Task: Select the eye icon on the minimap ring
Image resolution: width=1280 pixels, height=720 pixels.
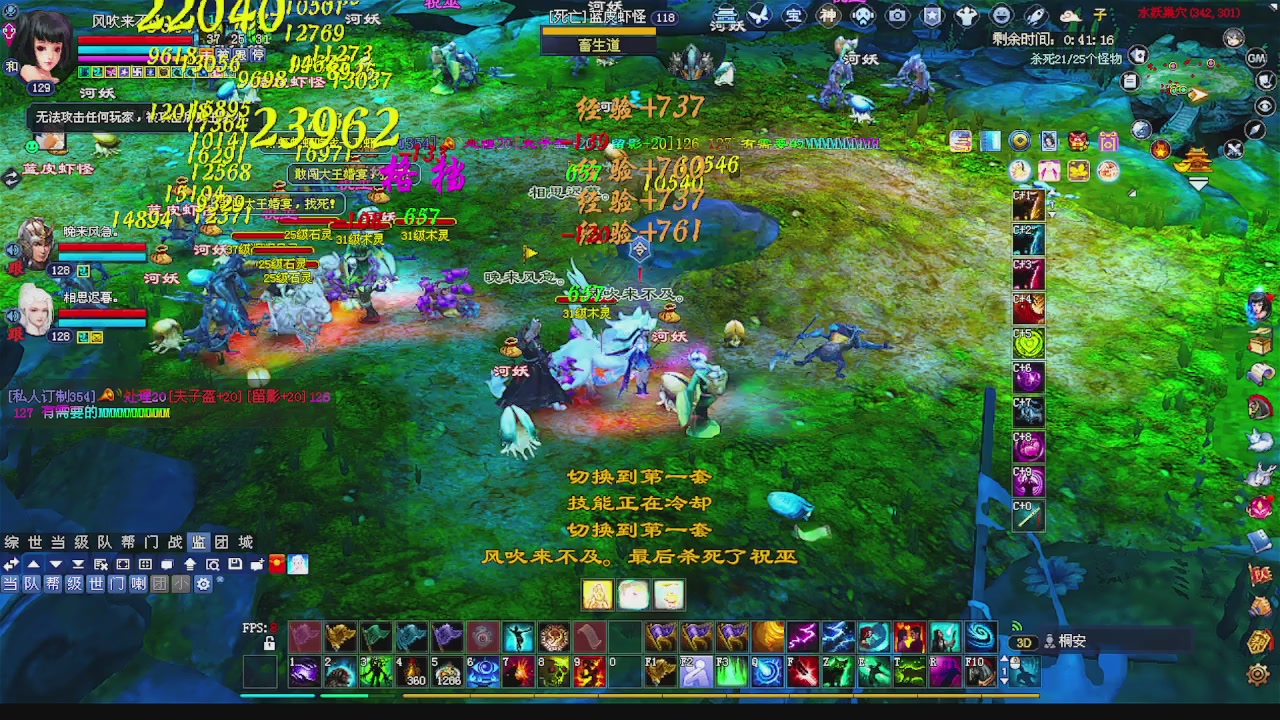Action: (x=1264, y=105)
